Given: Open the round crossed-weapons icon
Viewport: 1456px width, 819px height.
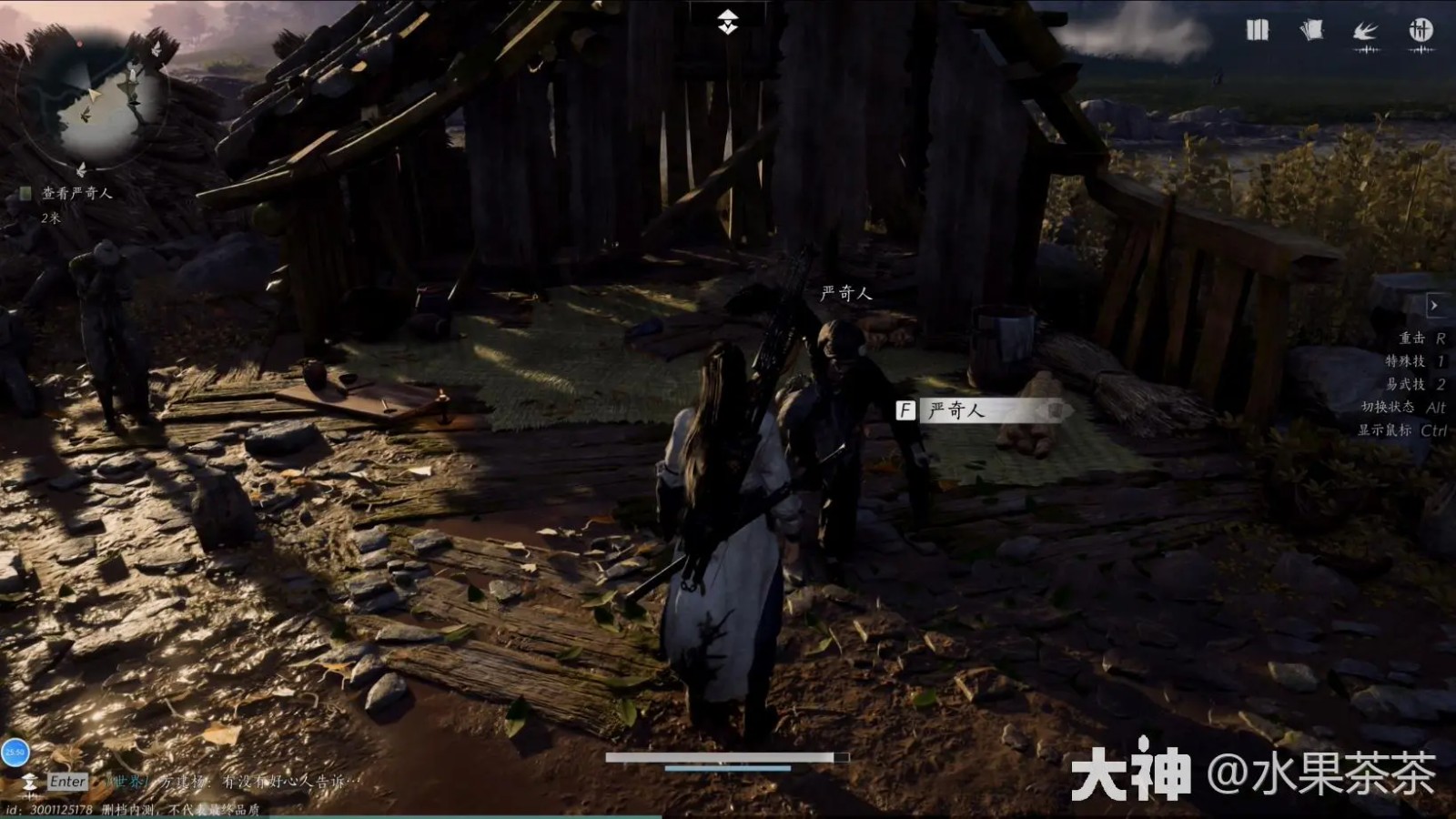Looking at the screenshot, I should [x=1421, y=30].
